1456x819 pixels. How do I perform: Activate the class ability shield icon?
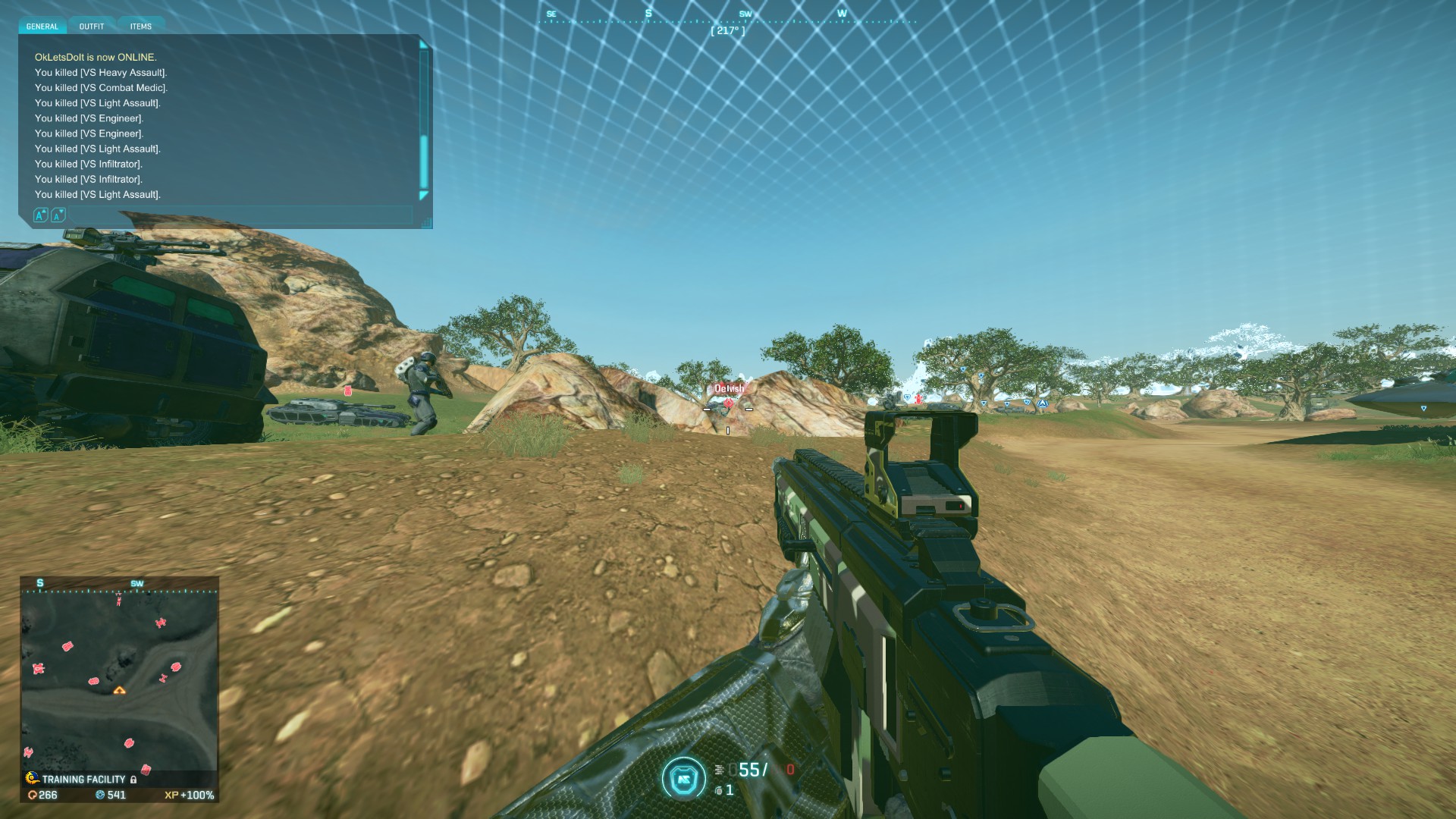pyautogui.click(x=683, y=778)
